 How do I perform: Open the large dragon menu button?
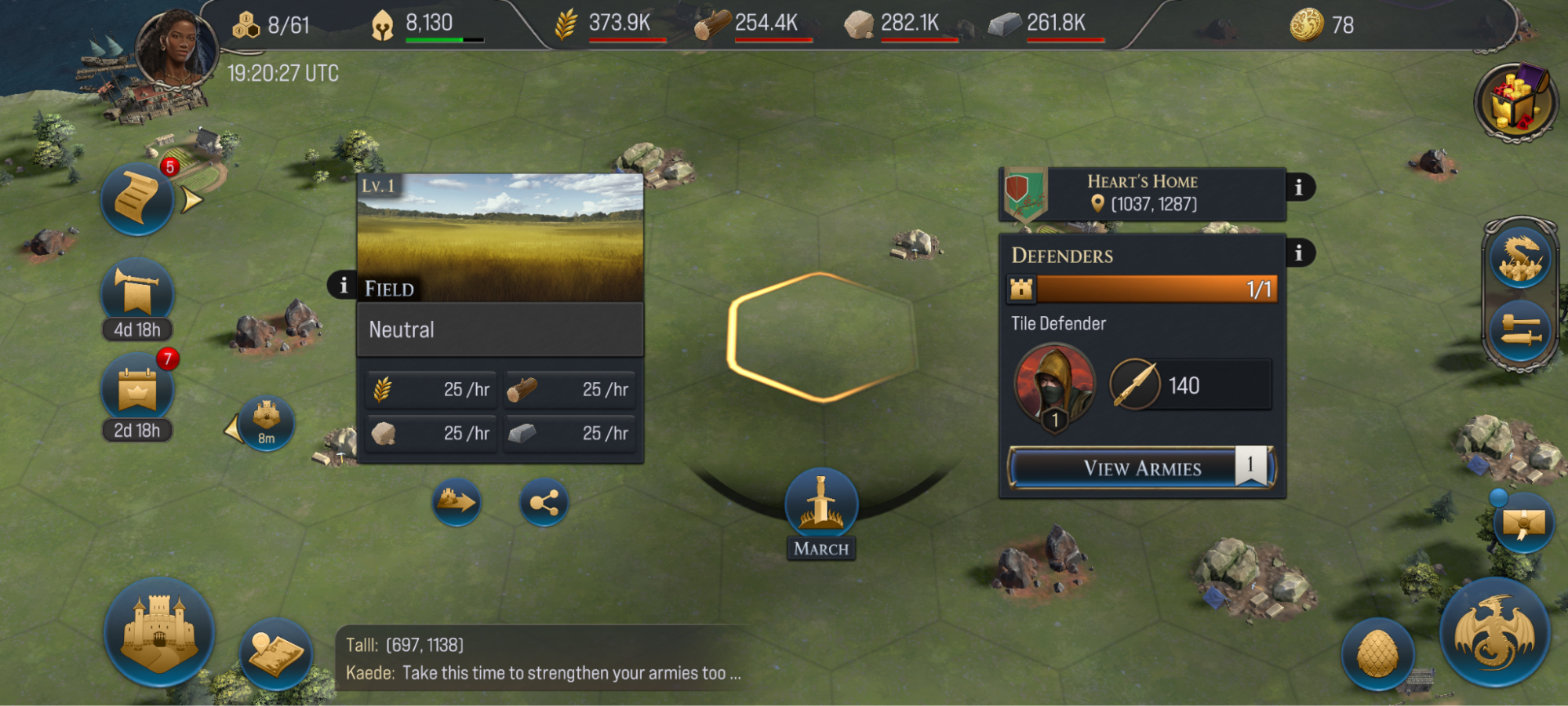1494,632
